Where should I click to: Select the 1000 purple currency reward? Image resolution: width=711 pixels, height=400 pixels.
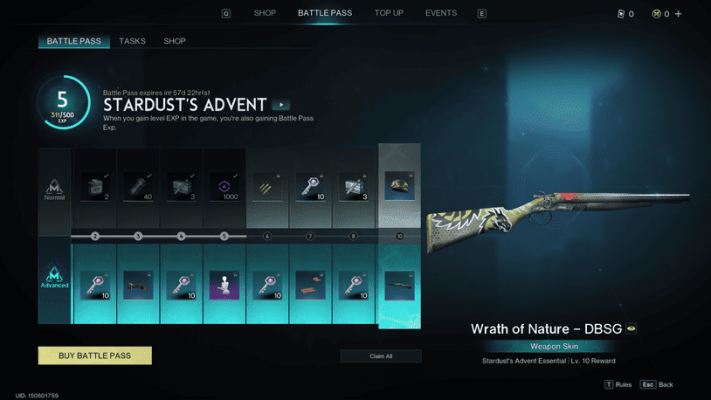tap(225, 186)
